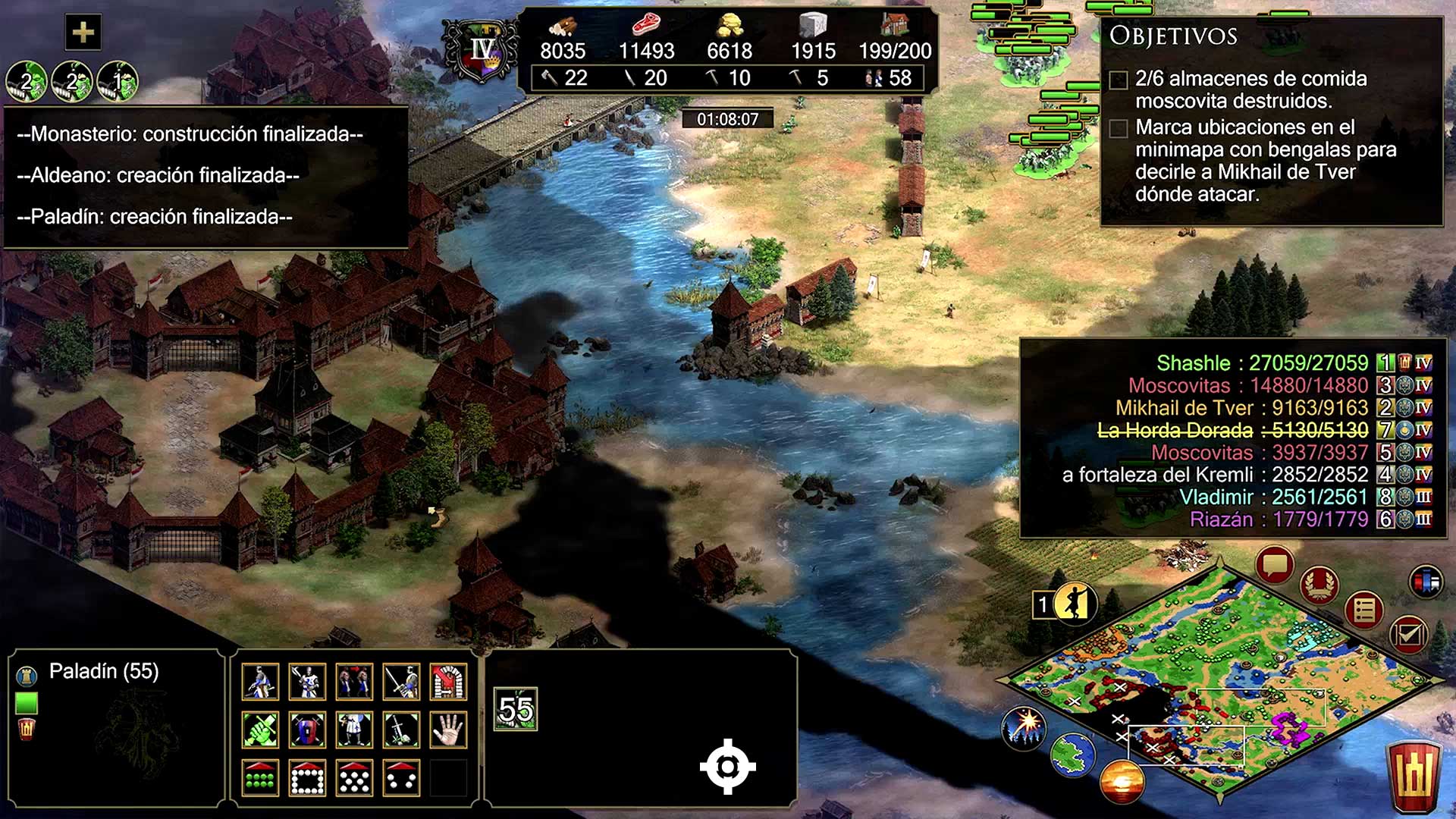This screenshot has height=819, width=1456.
Task: Choose the shield defensive stance
Action: [x=307, y=730]
